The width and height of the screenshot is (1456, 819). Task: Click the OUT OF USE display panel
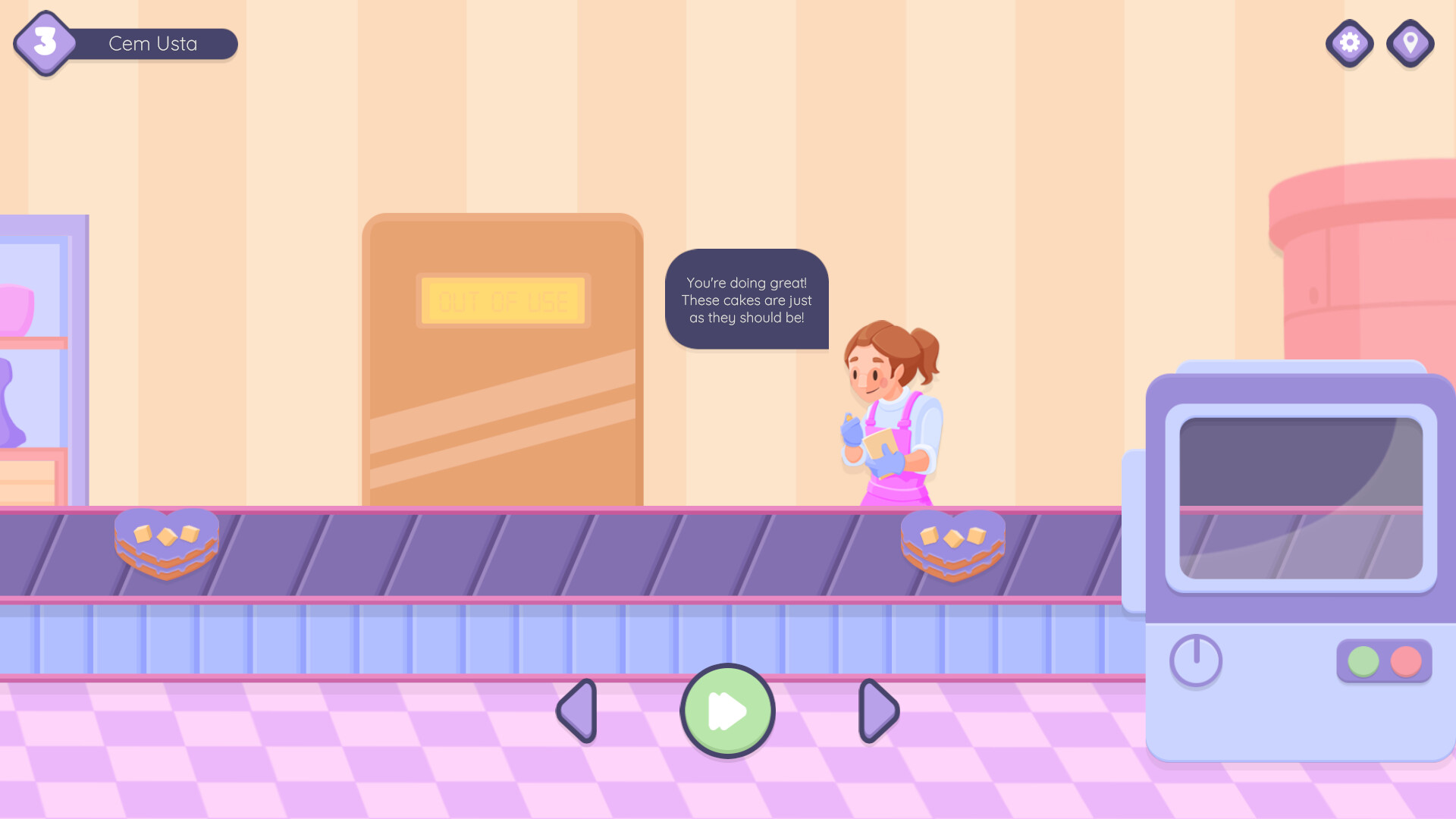pyautogui.click(x=504, y=300)
